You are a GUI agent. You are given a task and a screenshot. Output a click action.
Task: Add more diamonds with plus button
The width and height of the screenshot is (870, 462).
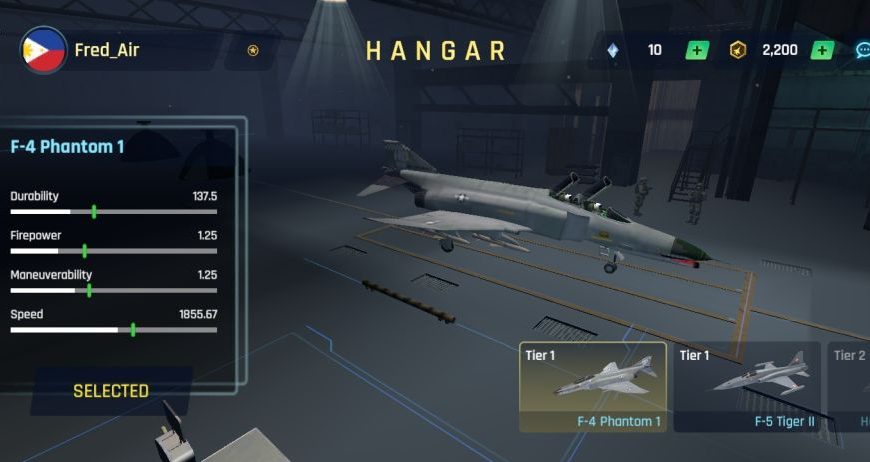(x=697, y=50)
